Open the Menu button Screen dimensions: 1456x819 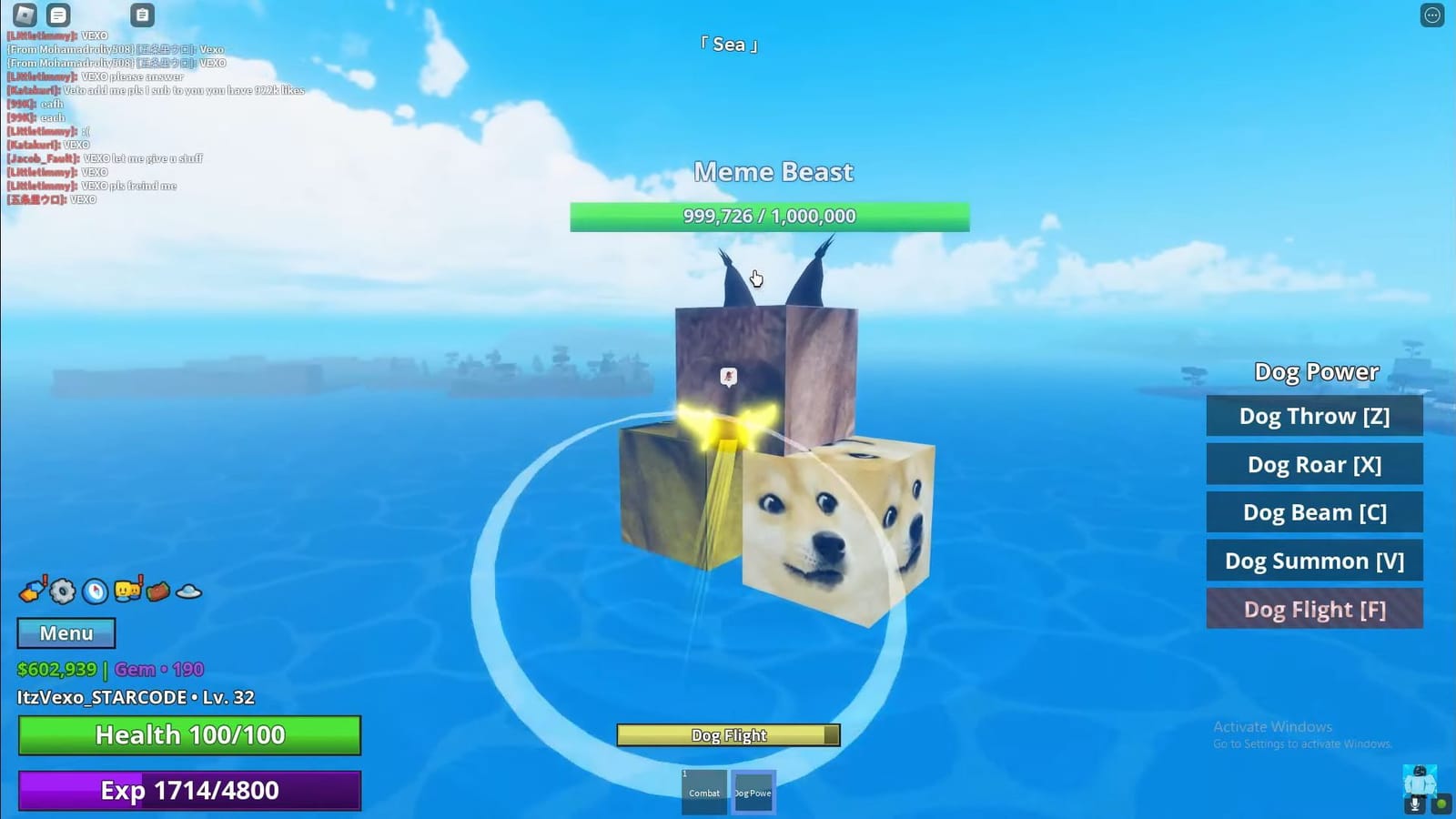click(x=65, y=632)
